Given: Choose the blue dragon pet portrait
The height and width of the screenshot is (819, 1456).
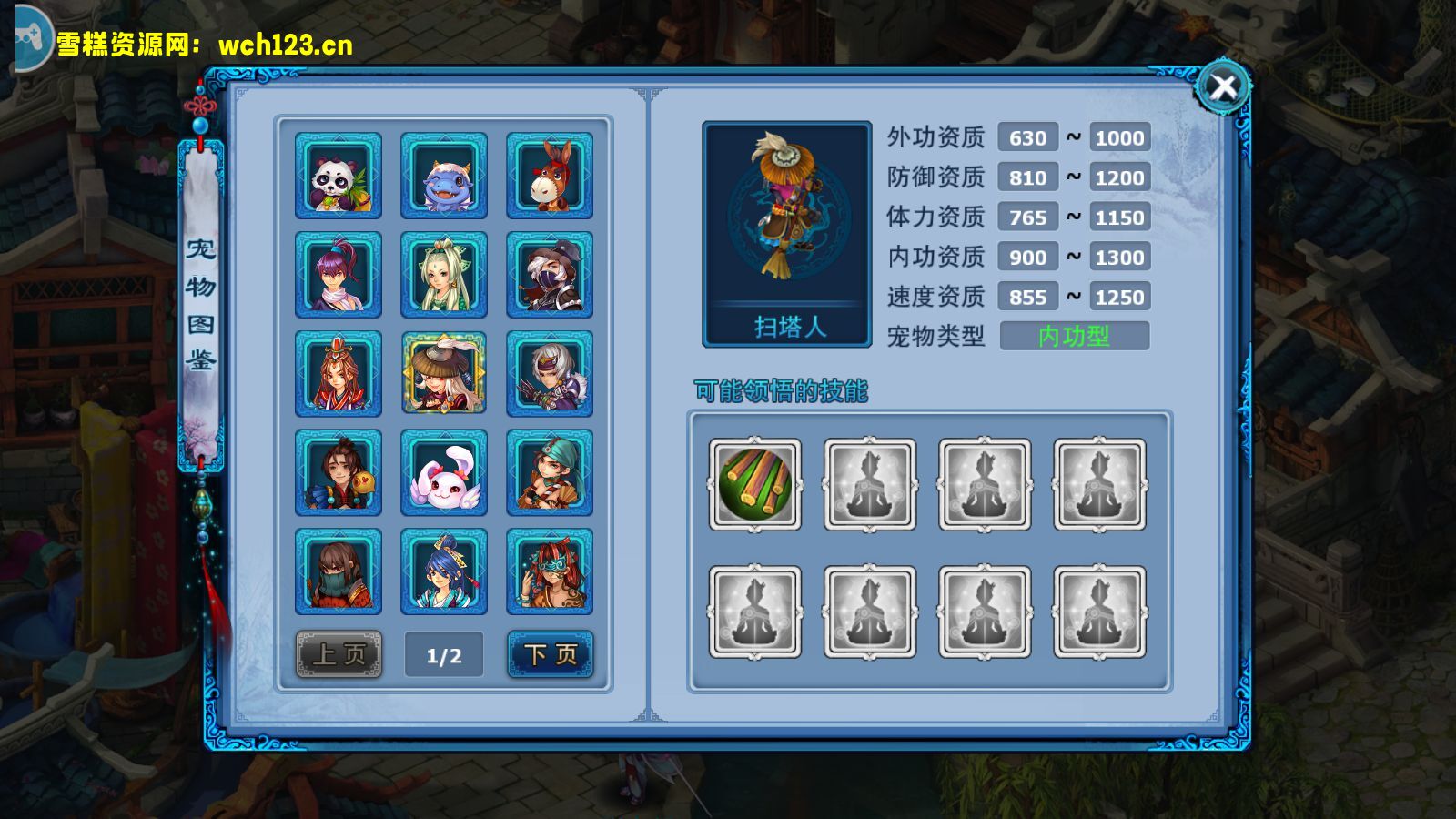Looking at the screenshot, I should 444,176.
